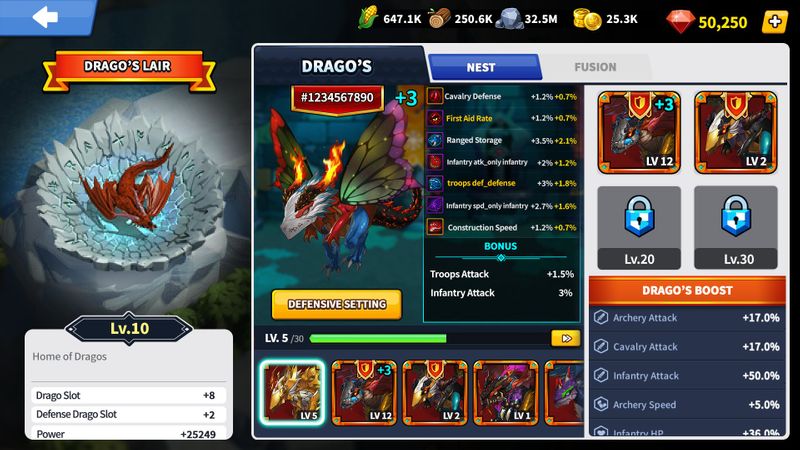Click the yellow level-up arrow button
Image resolution: width=800 pixels, height=450 pixels.
click(566, 338)
